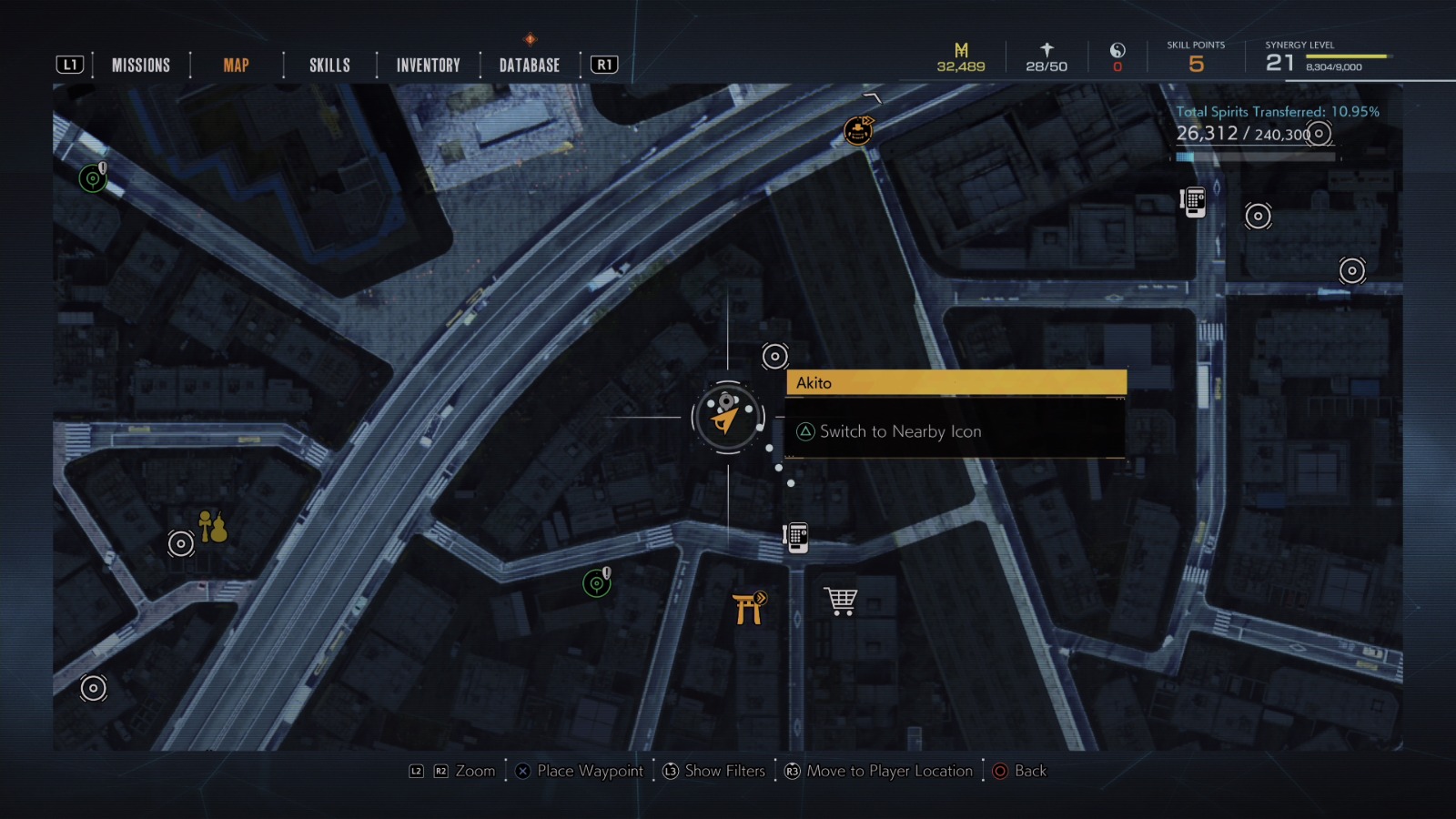Viewport: 1456px width, 819px height.
Task: Select the Akito player marker
Action: click(x=725, y=416)
